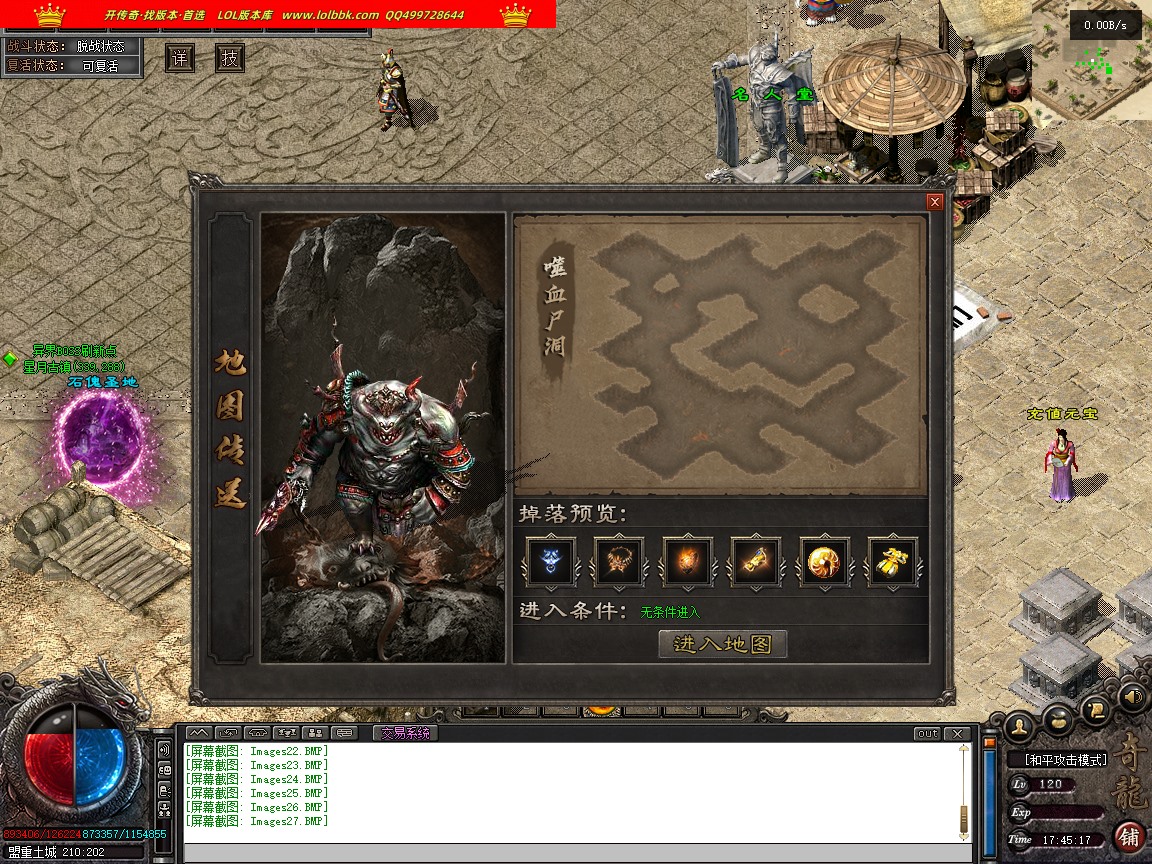Image resolution: width=1152 pixels, height=864 pixels.
Task: Open the 技 skills button
Action: 230,58
